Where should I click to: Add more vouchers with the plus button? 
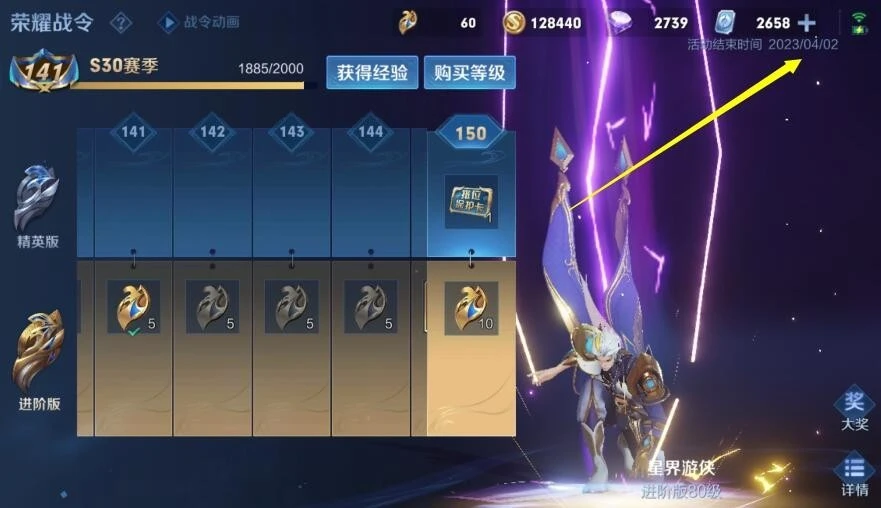click(807, 22)
